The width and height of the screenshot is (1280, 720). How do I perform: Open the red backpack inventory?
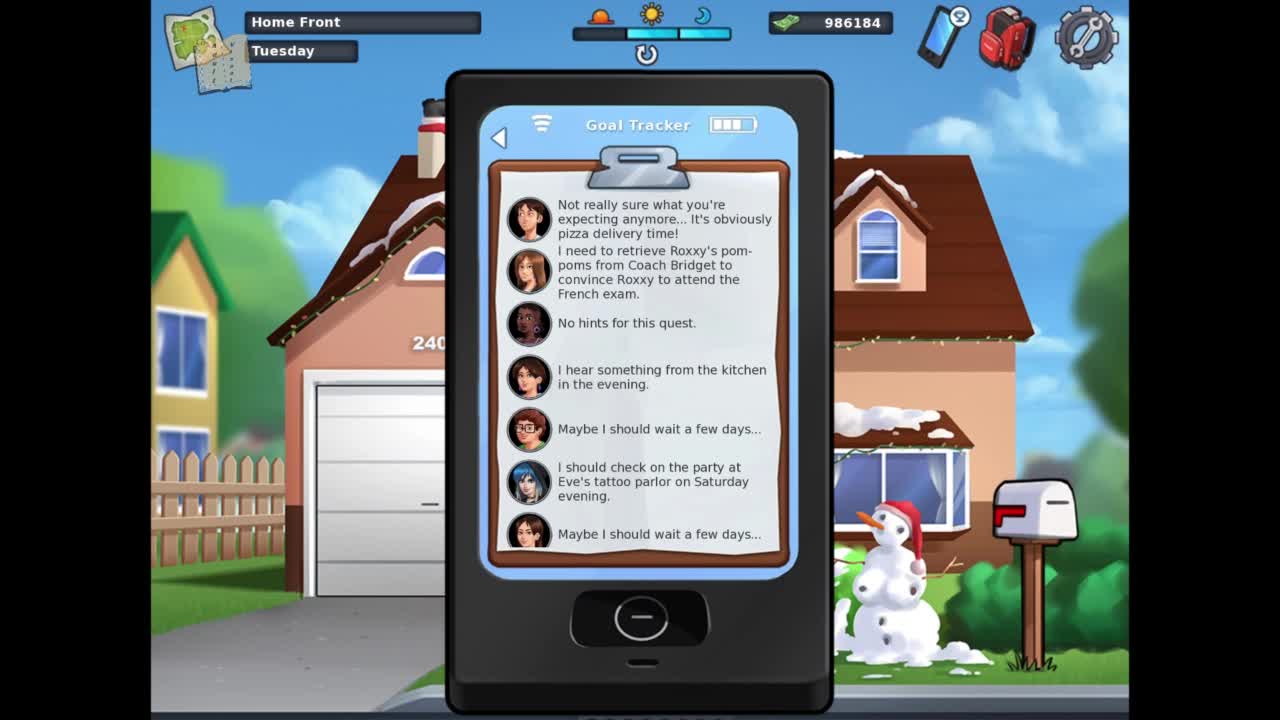pyautogui.click(x=1006, y=38)
